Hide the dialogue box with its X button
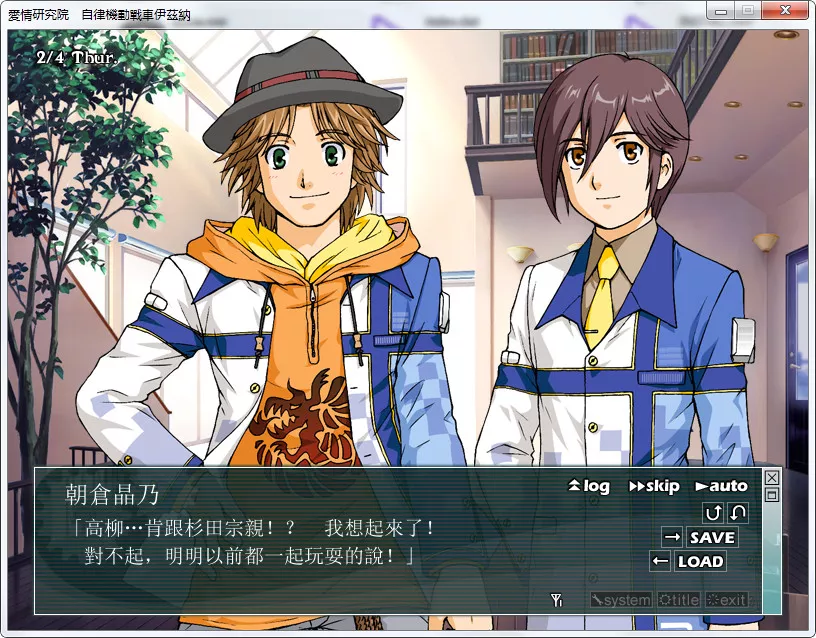This screenshot has height=638, width=816. [771, 478]
